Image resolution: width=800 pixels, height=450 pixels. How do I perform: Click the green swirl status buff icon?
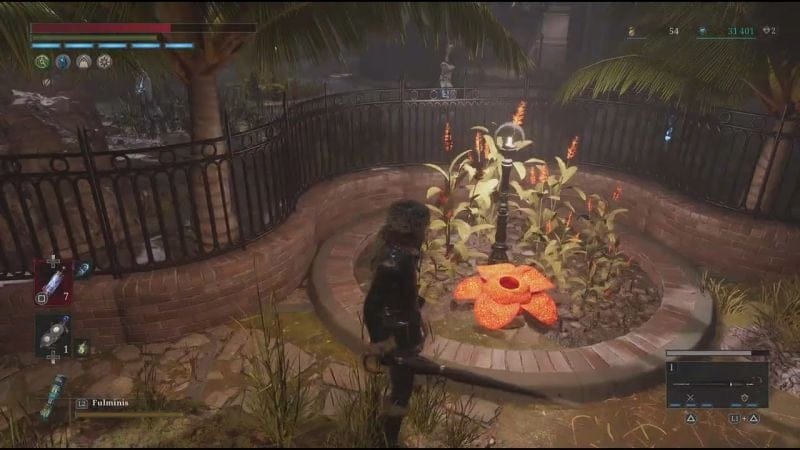point(42,61)
